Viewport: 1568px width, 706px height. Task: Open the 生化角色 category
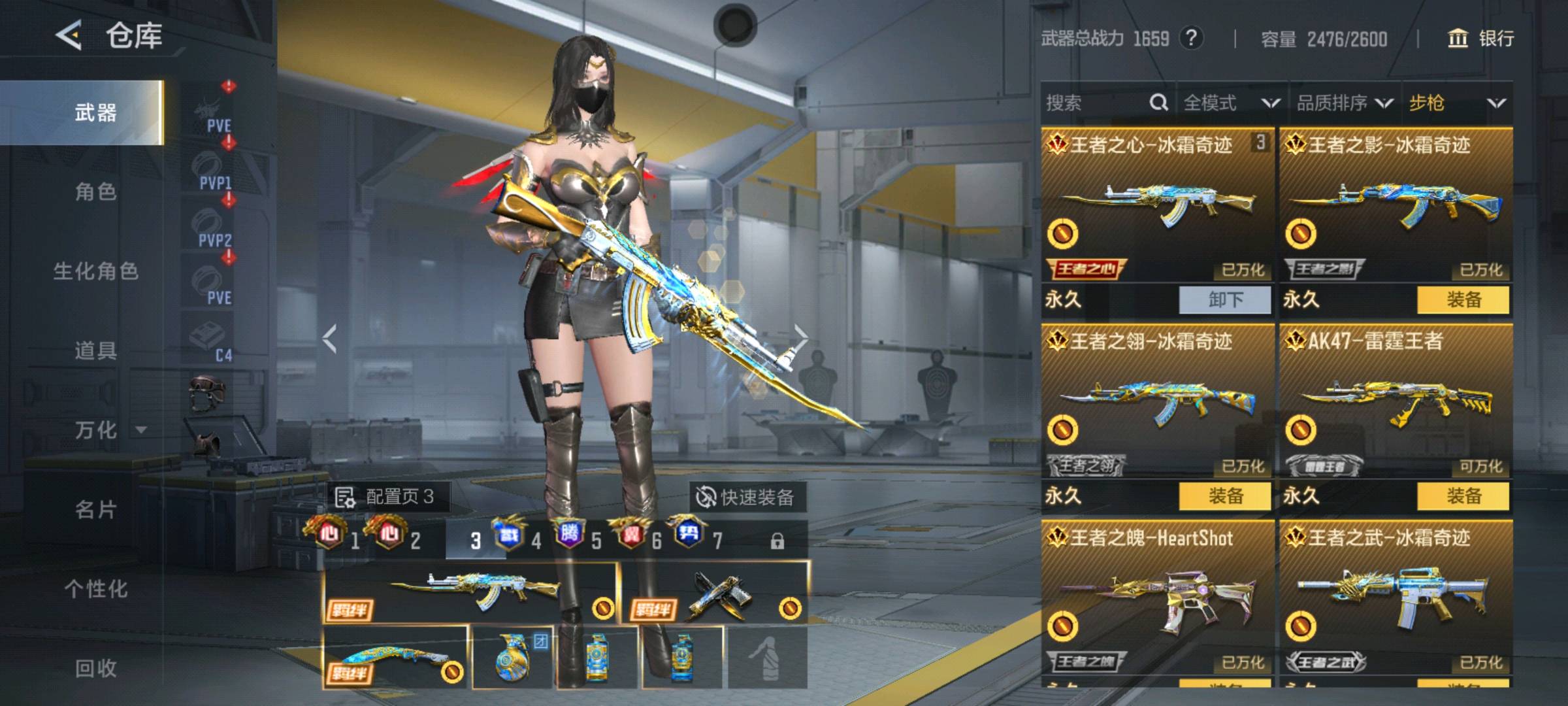(x=95, y=271)
